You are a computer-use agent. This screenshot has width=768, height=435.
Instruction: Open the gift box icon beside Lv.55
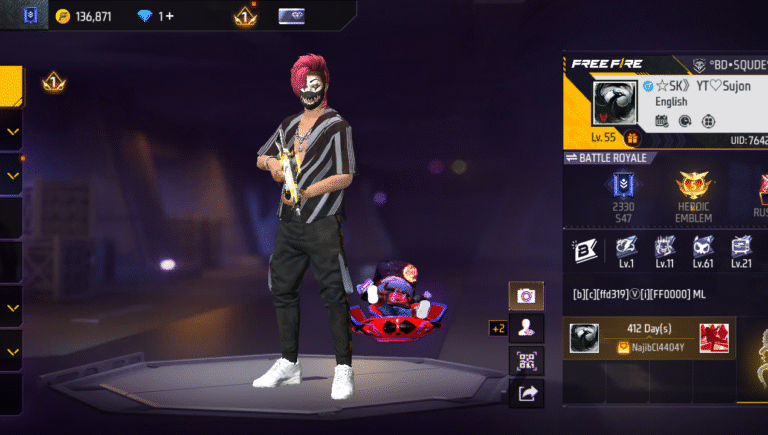632,138
